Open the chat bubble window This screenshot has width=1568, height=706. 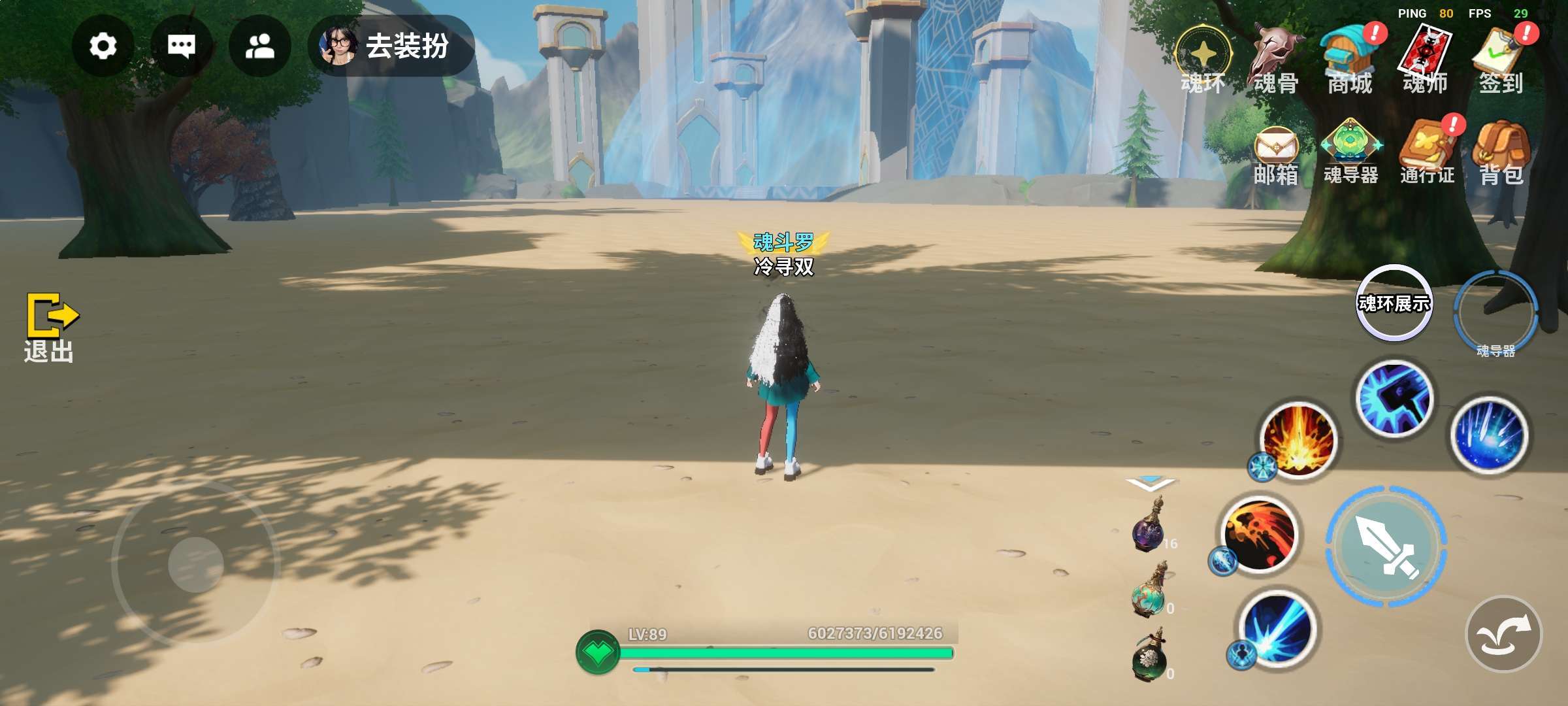coord(181,46)
